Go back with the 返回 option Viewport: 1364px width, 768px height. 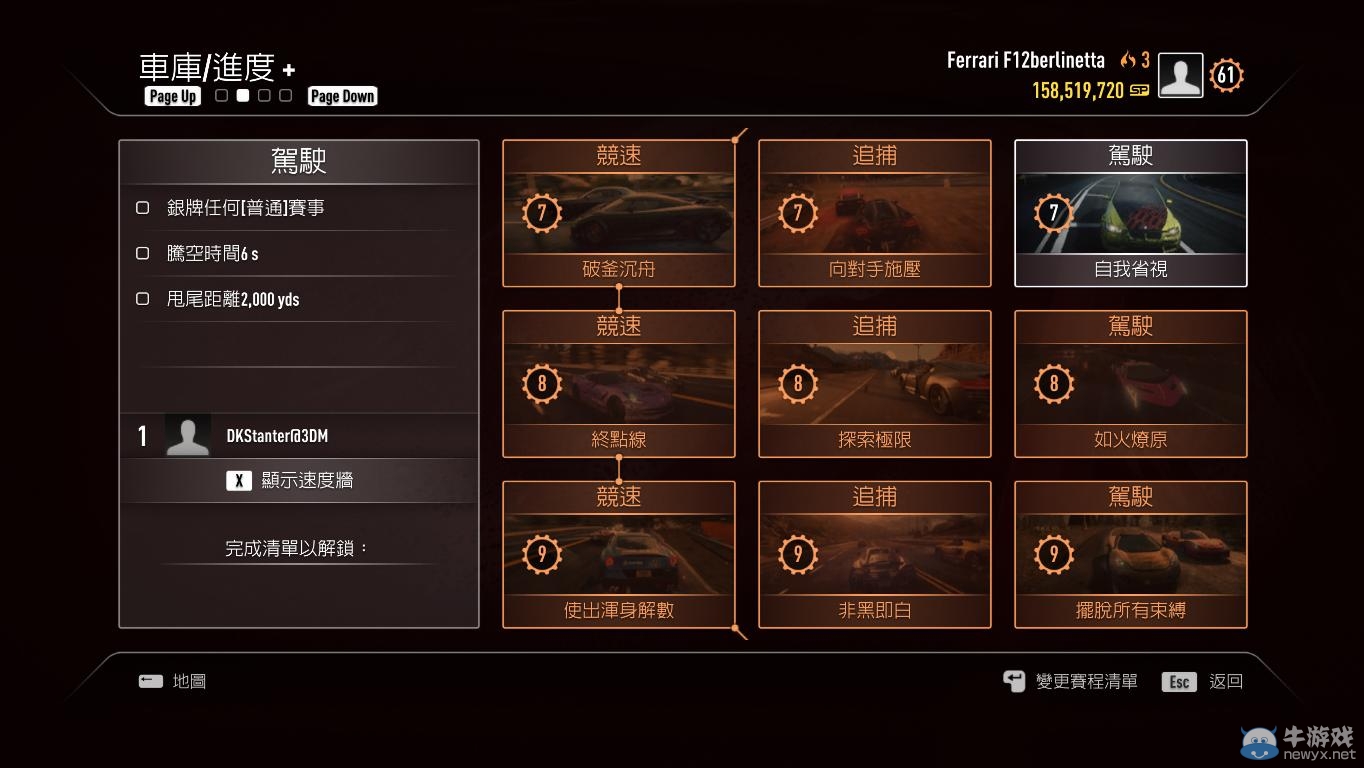(x=1204, y=682)
